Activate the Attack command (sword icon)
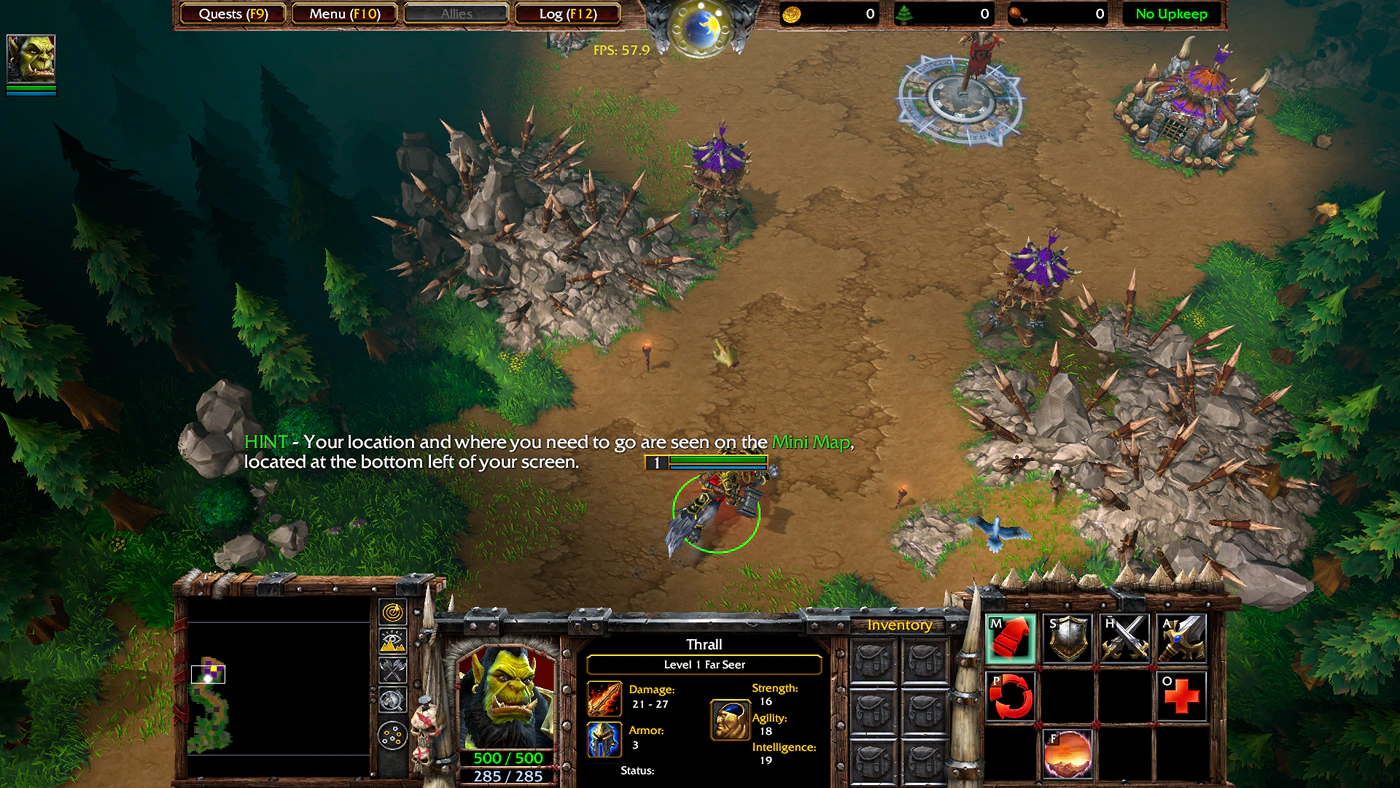This screenshot has width=1400, height=788. [x=1182, y=639]
